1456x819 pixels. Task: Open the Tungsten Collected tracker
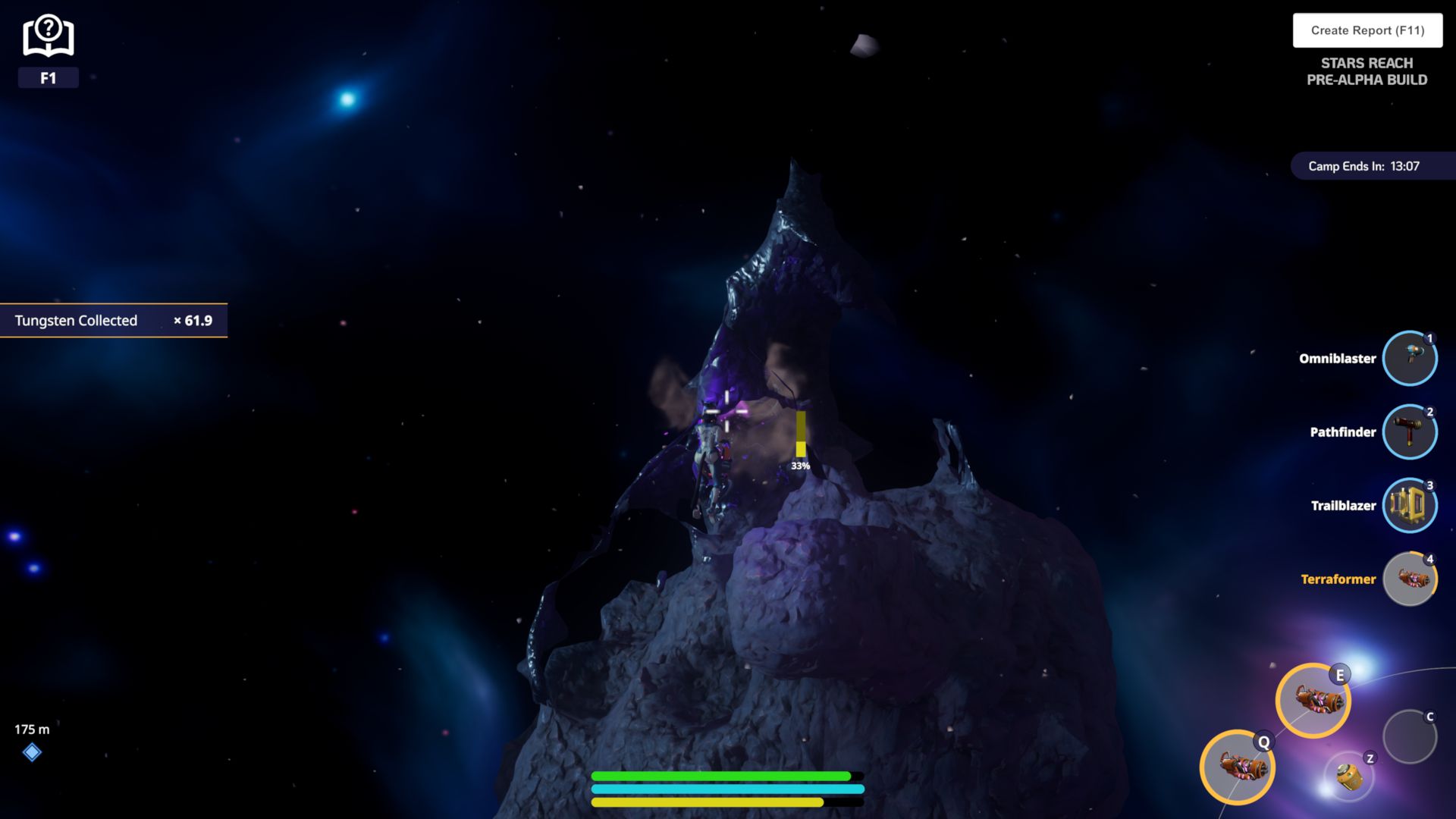point(113,321)
